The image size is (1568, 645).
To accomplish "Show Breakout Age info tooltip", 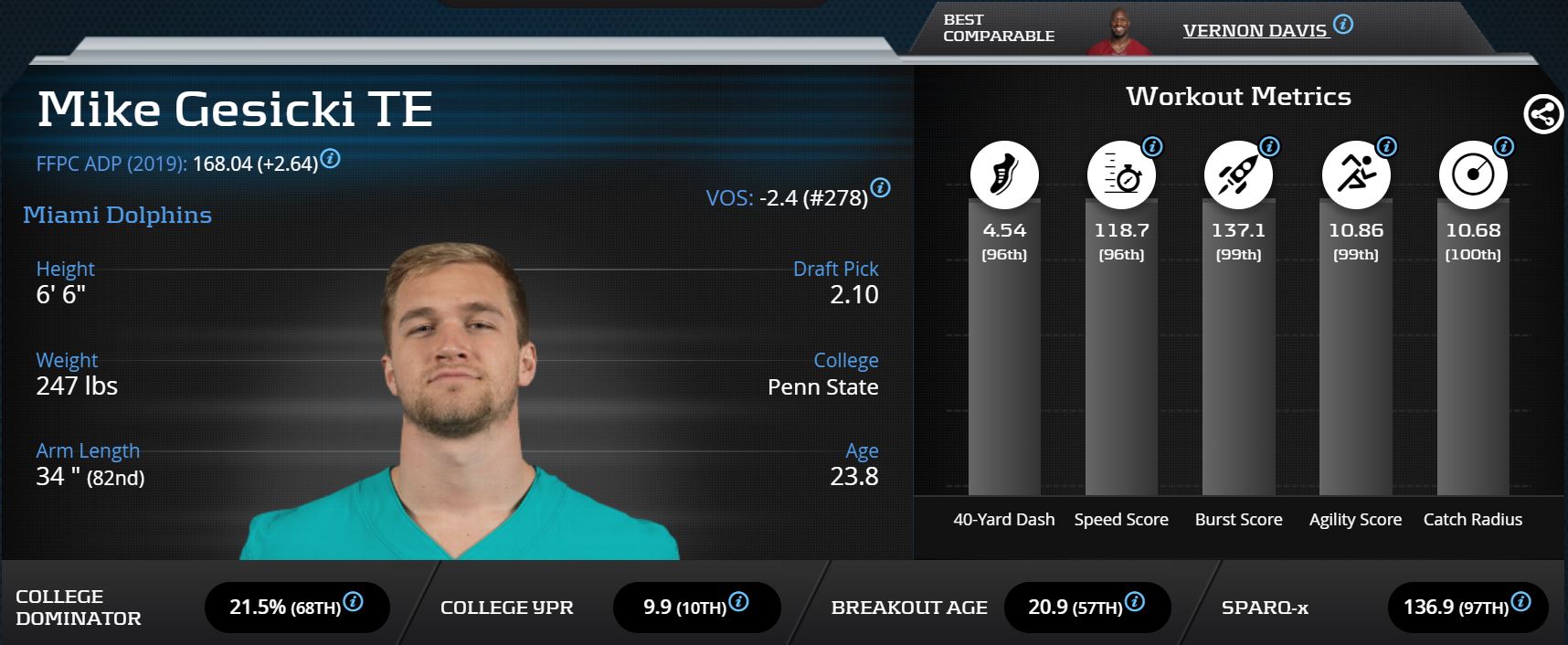I will coord(1134,601).
